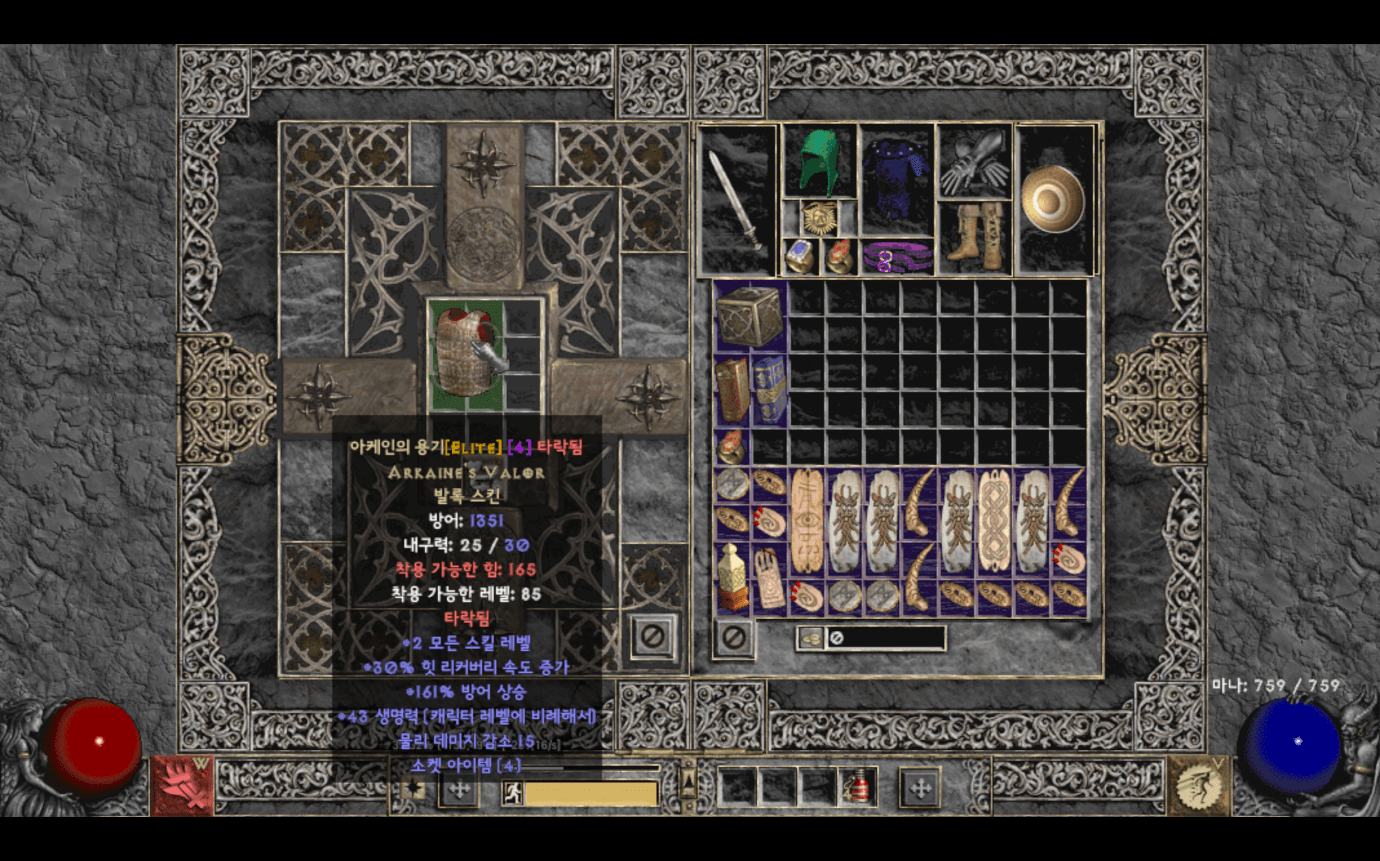1380x861 pixels.
Task: Pick the round golden shield
Action: [1056, 200]
